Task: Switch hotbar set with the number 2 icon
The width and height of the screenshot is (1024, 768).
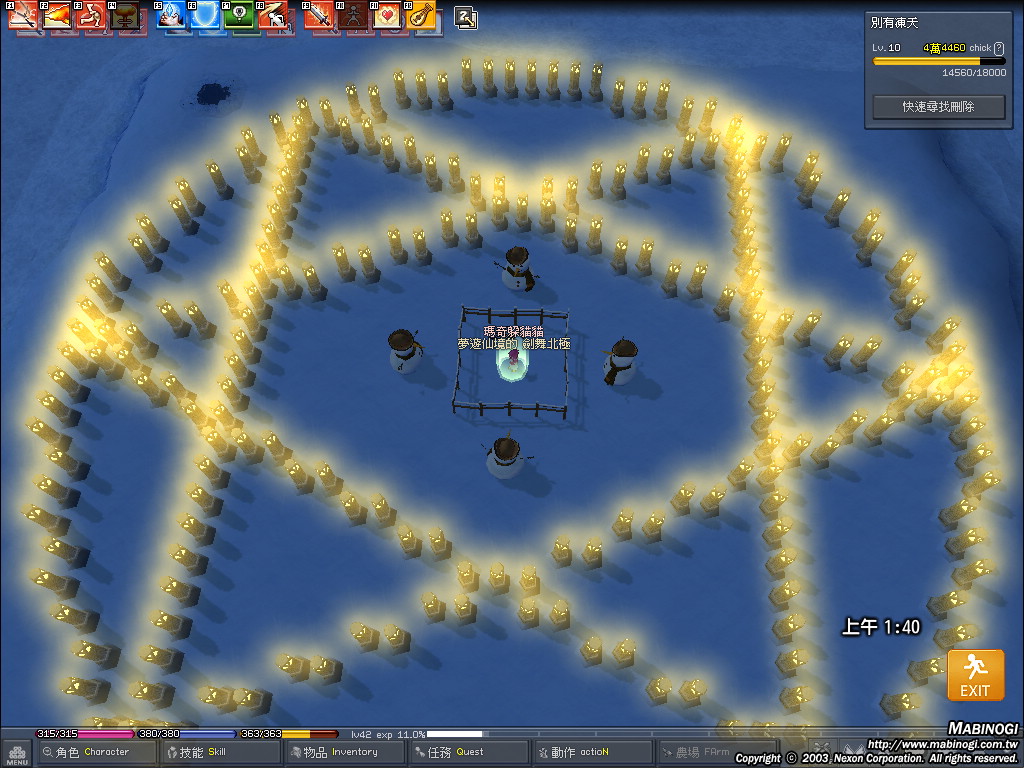Action: [466, 16]
